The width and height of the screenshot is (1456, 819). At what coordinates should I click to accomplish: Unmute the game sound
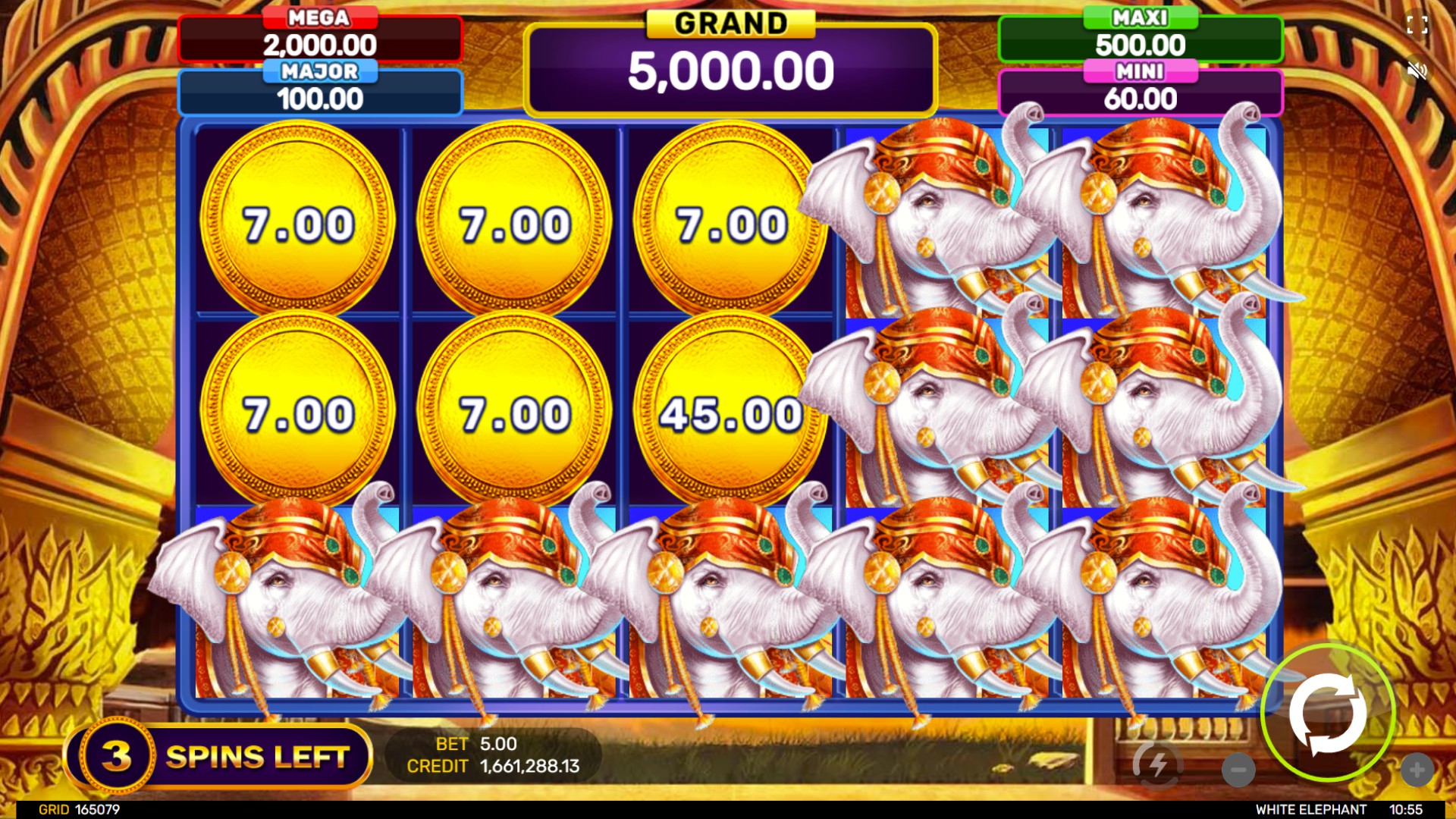click(x=1417, y=71)
